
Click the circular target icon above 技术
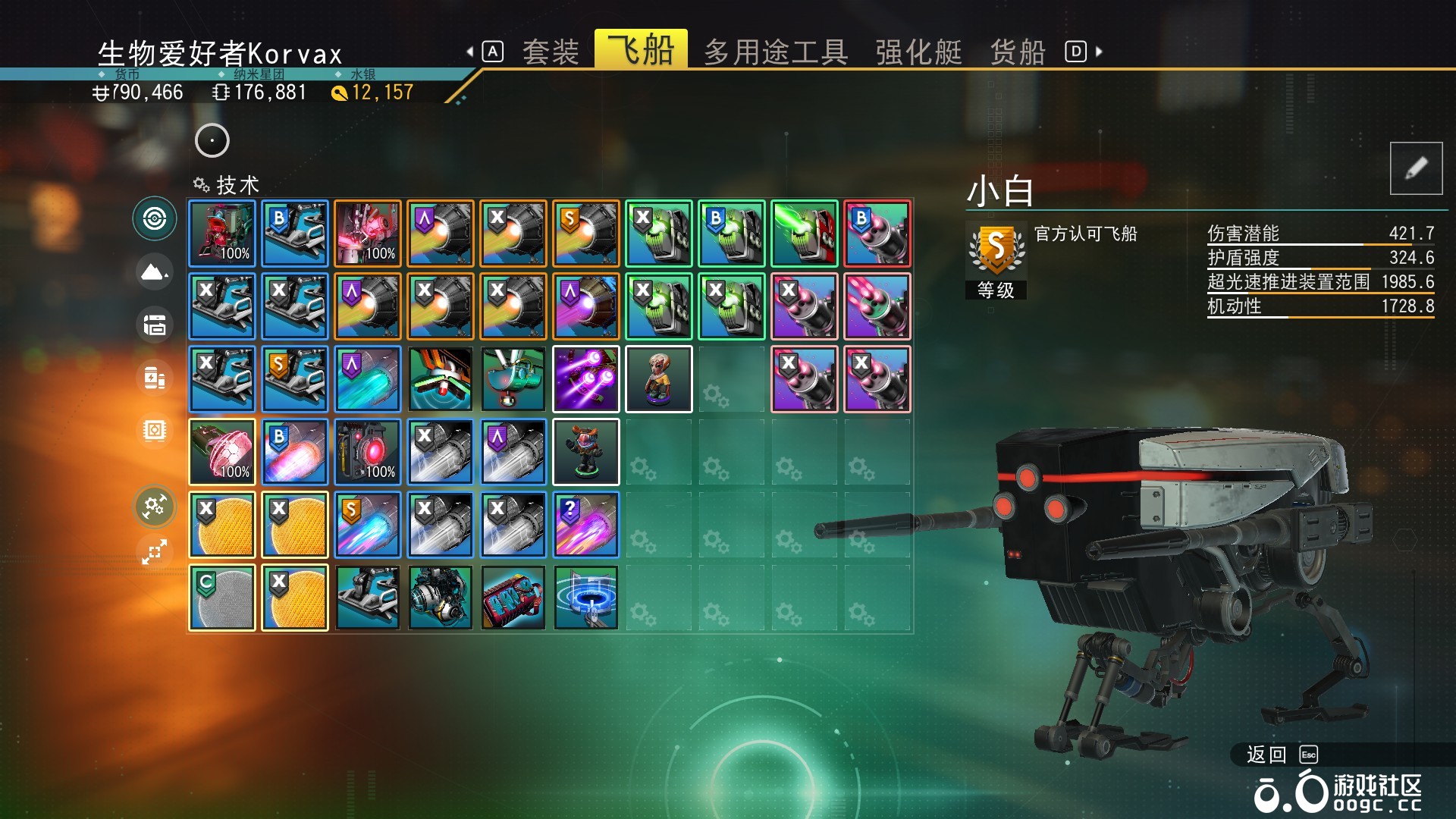pos(212,140)
